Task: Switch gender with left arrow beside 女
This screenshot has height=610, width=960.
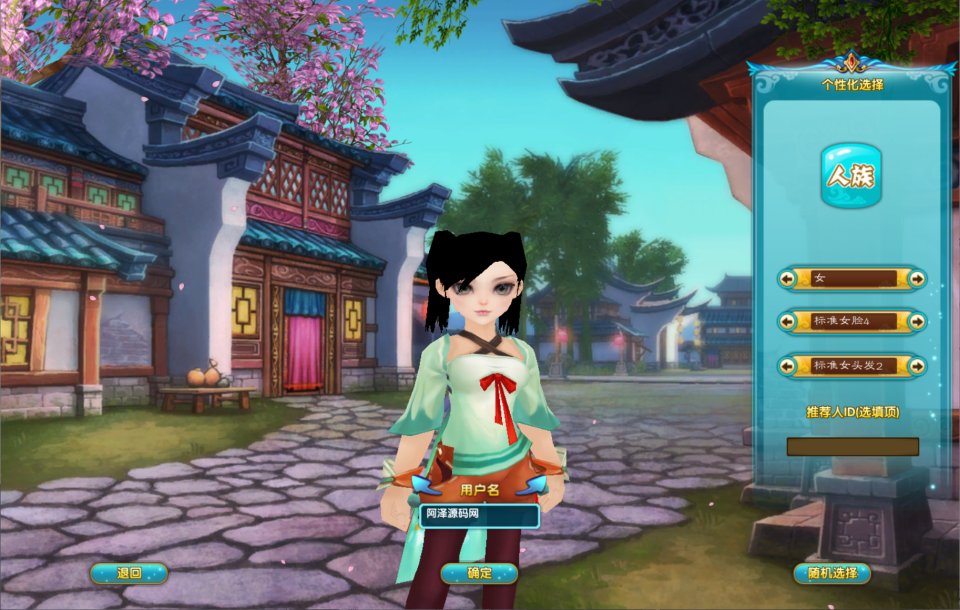Action: (788, 278)
